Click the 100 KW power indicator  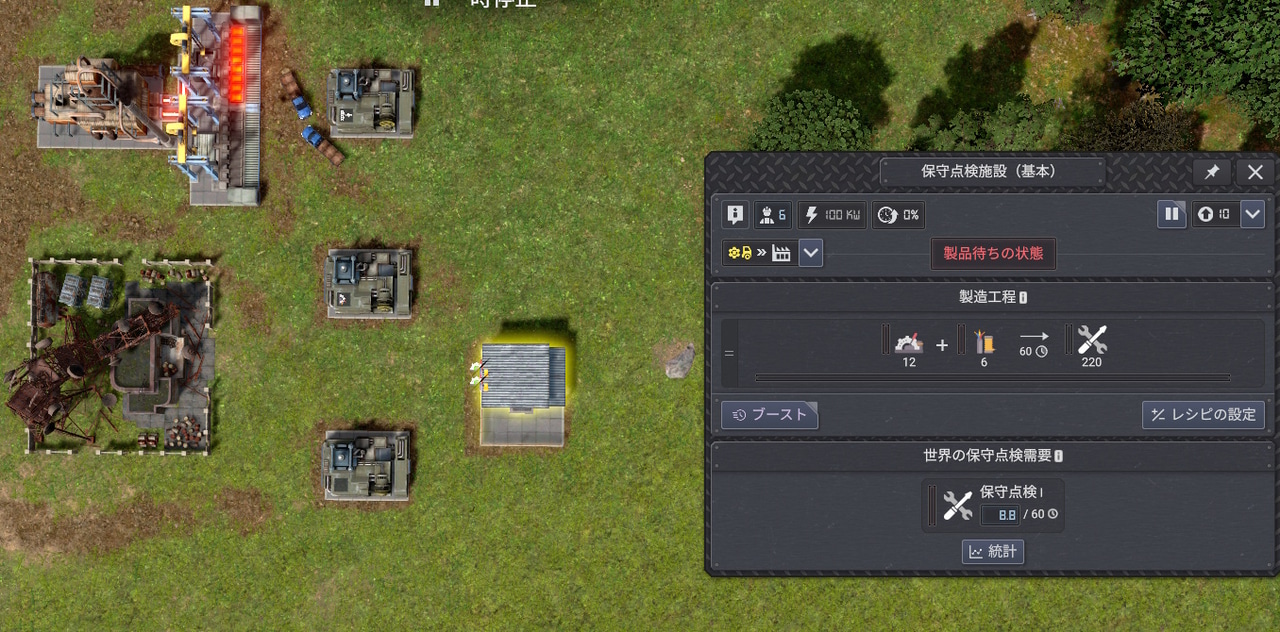(x=832, y=214)
